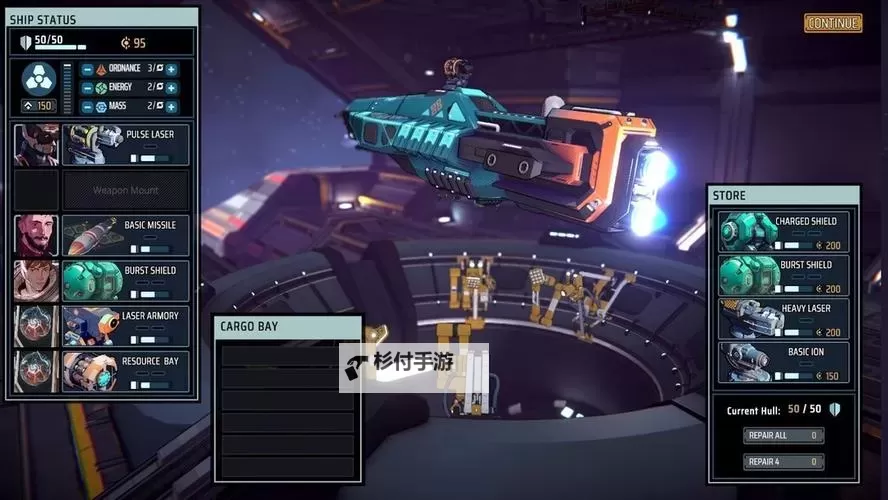The image size is (888, 500).
Task: Click the ship reactor emblem icon
Action: point(39,78)
